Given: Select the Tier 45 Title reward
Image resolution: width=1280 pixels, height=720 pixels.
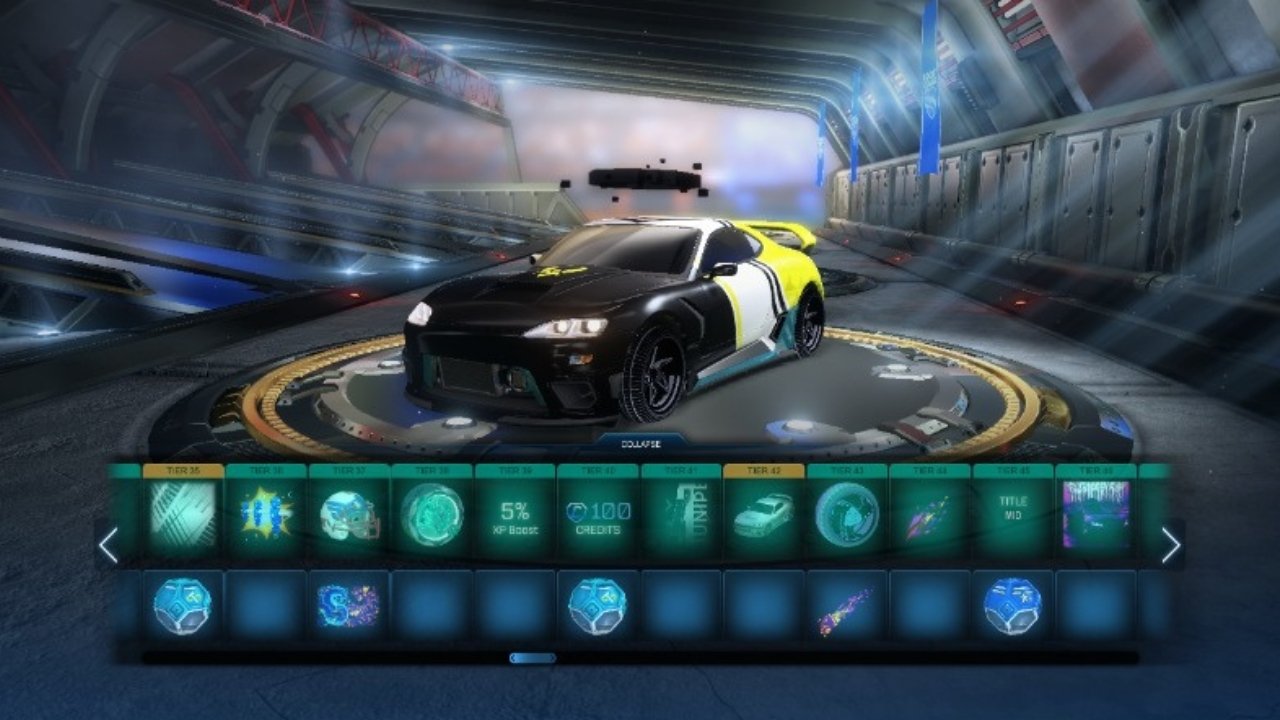Looking at the screenshot, I should (x=1013, y=514).
